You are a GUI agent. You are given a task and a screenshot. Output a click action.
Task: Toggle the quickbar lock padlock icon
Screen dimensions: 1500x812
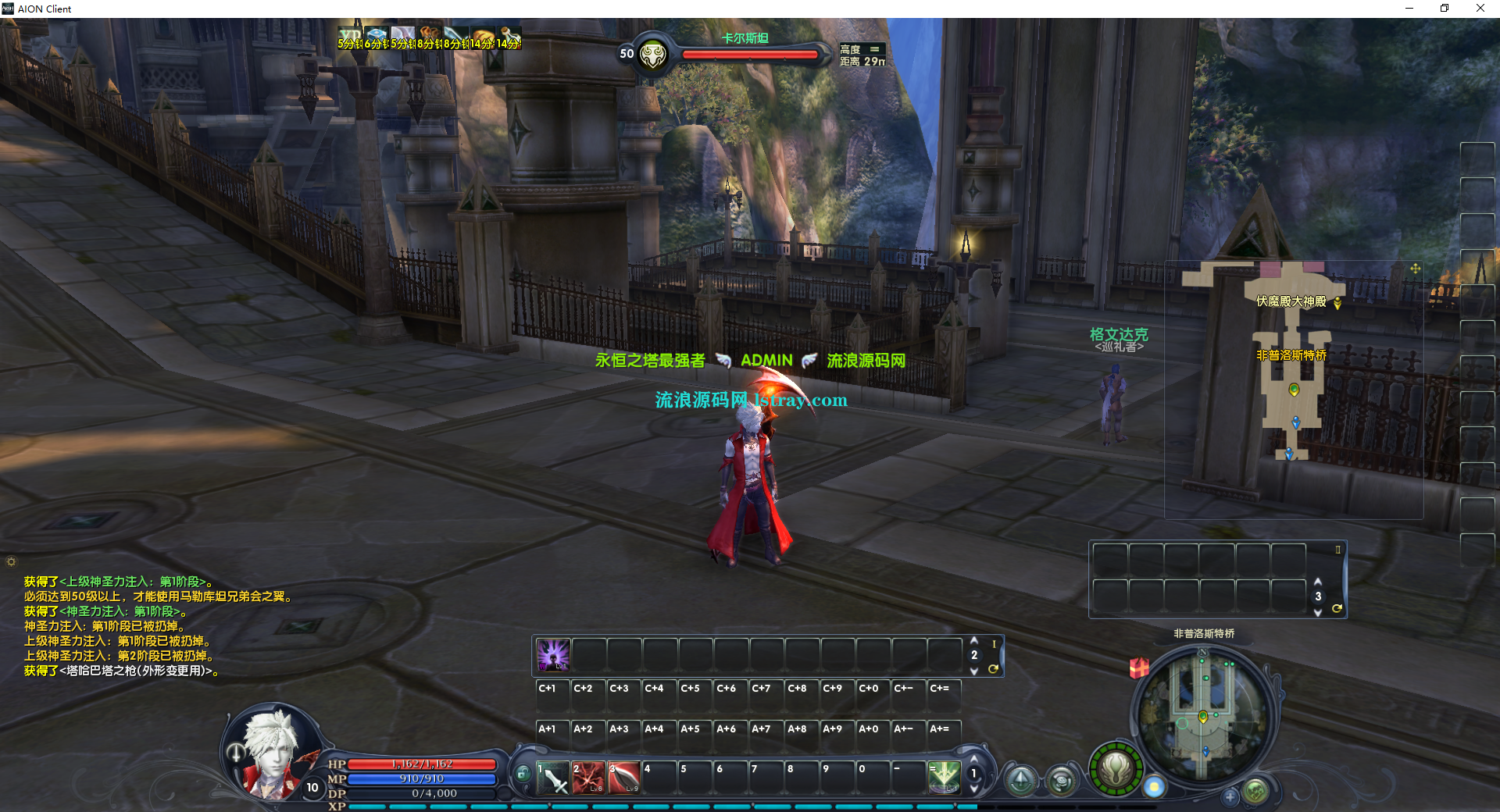click(x=523, y=774)
